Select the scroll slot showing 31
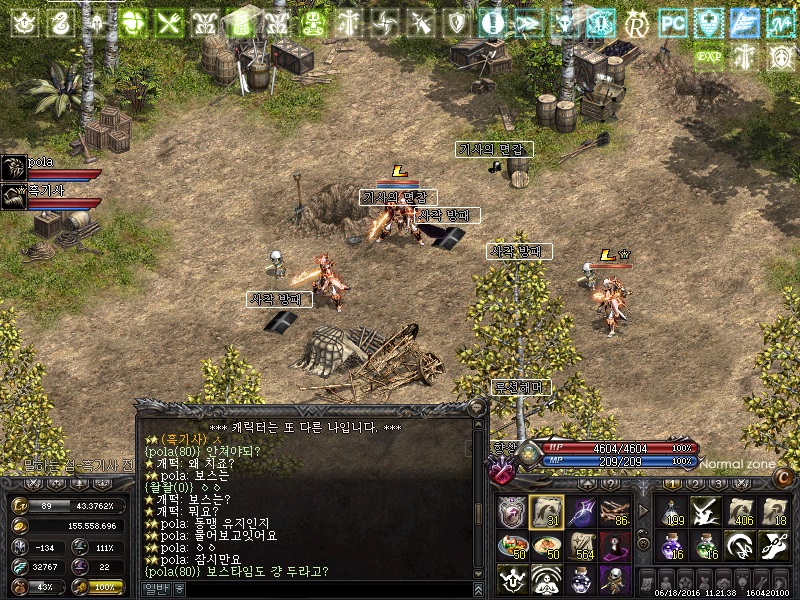 tap(546, 512)
